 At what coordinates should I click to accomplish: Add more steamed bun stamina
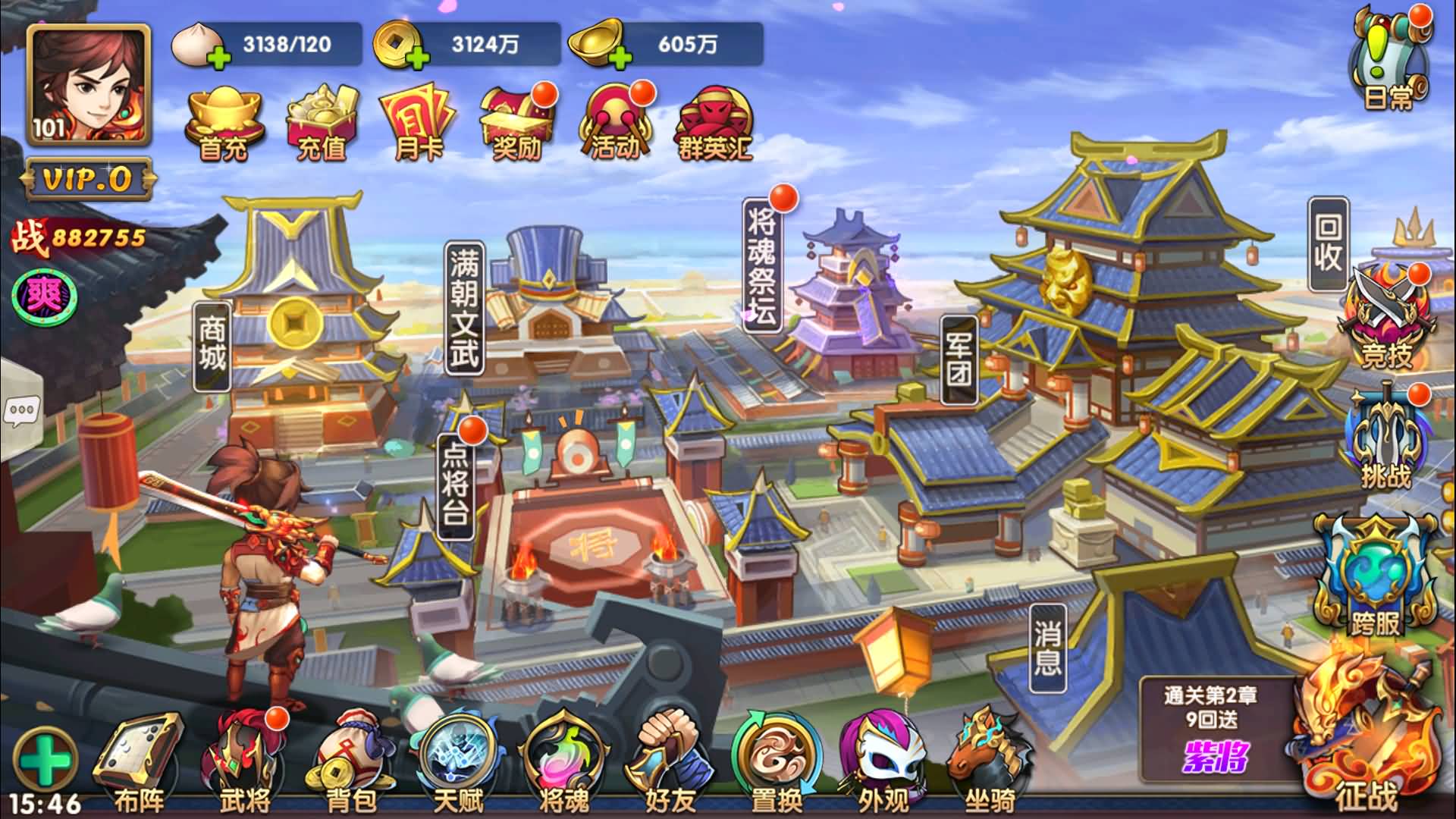click(218, 56)
